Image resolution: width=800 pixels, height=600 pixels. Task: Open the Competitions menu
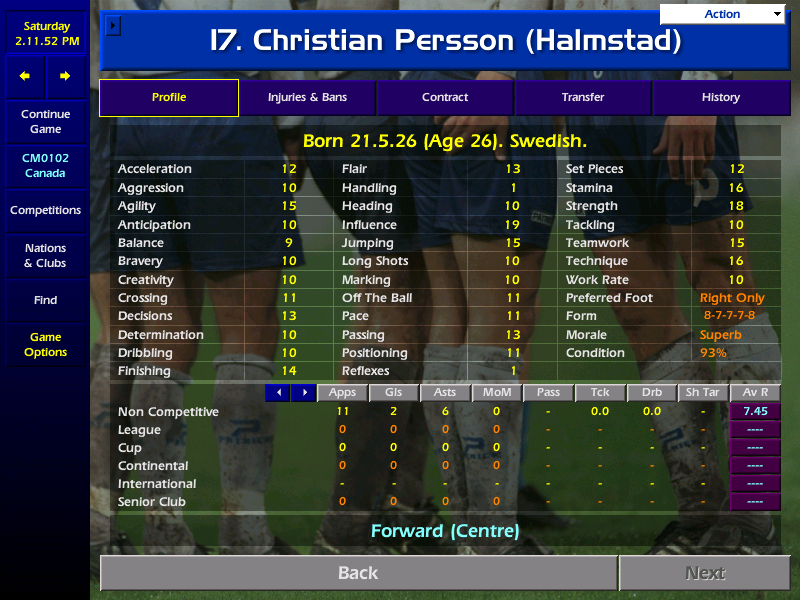tap(45, 211)
